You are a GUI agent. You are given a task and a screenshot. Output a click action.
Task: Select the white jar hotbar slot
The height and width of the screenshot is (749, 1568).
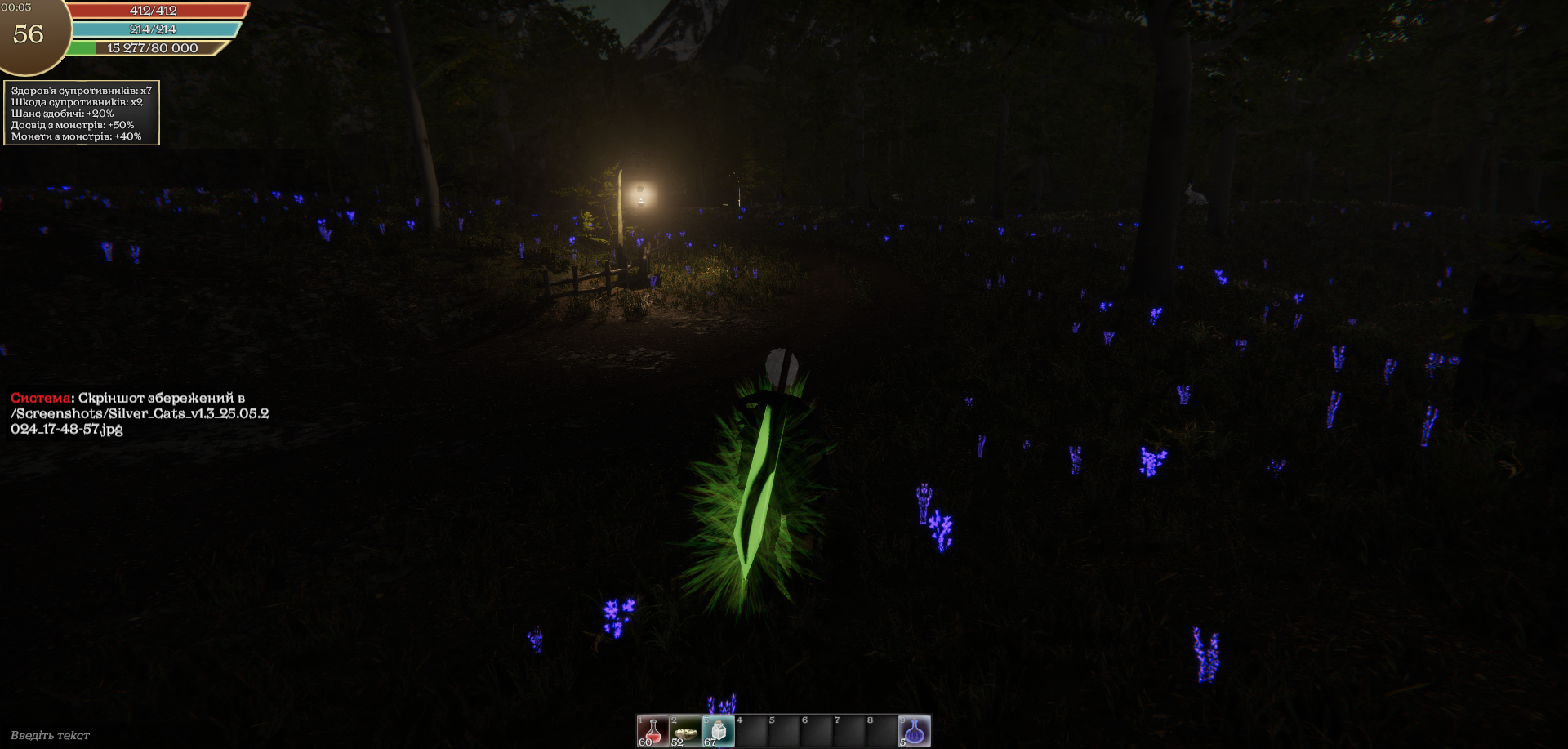718,731
